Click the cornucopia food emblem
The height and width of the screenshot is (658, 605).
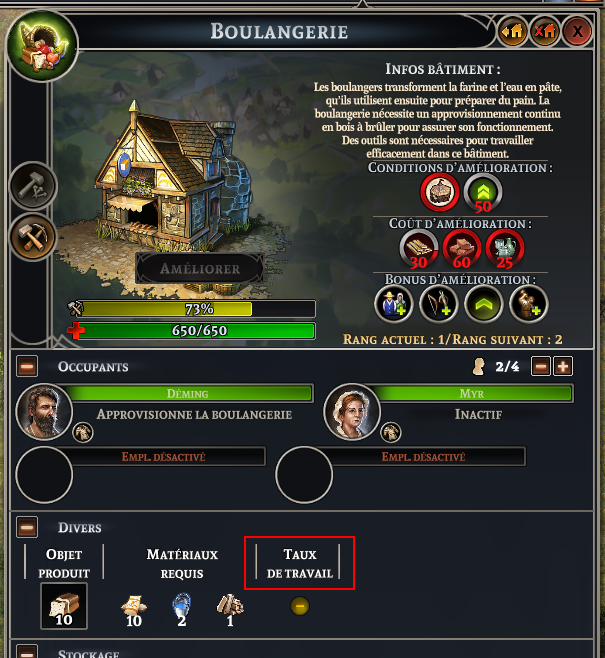click(41, 46)
